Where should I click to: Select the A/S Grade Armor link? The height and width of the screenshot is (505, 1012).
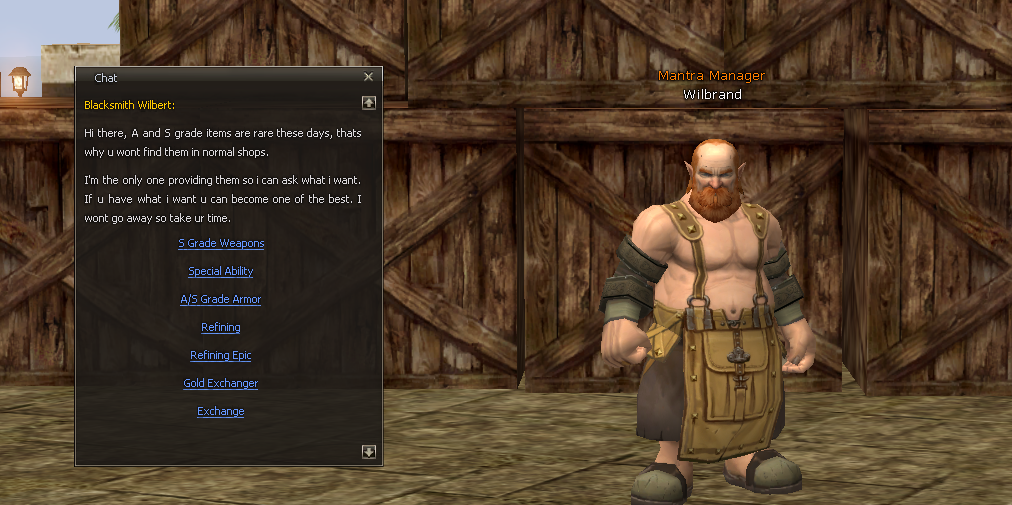221,299
